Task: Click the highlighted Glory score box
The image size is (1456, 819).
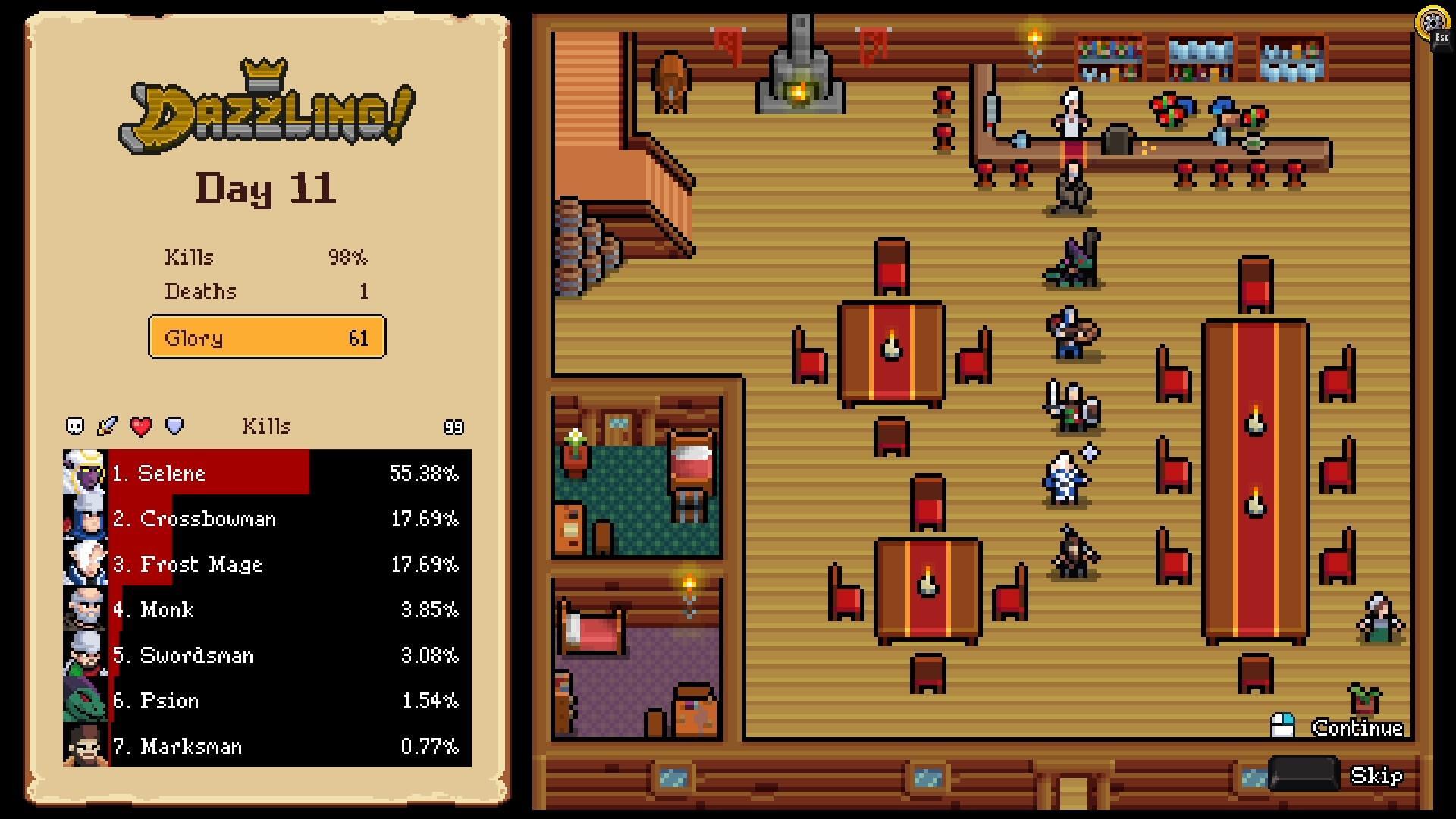Action: coord(267,337)
